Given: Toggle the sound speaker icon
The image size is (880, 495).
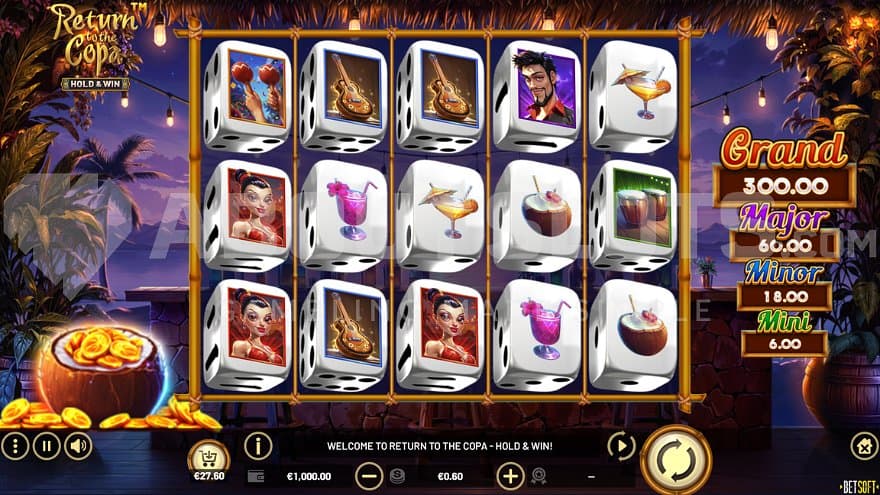Looking at the screenshot, I should 78,445.
